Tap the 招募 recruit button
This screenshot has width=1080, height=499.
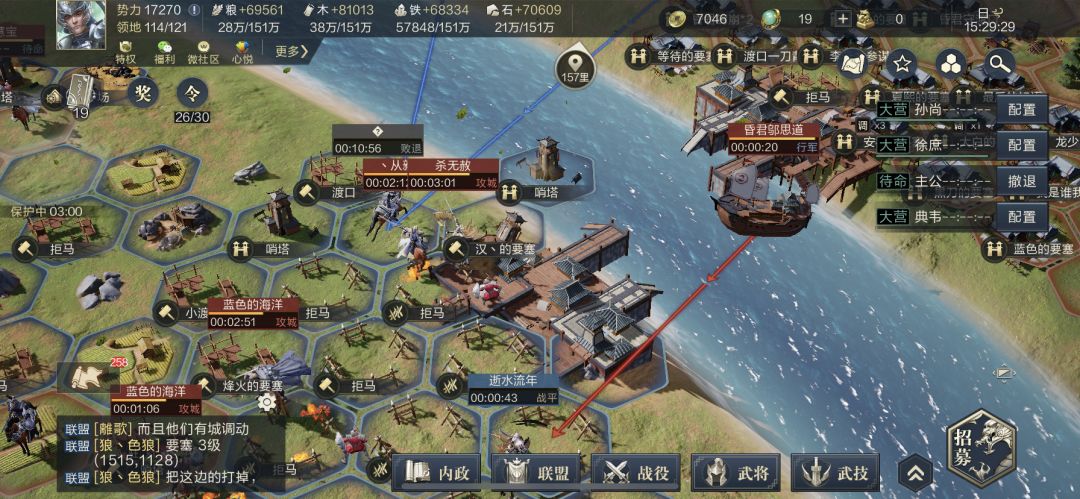pyautogui.click(x=982, y=449)
